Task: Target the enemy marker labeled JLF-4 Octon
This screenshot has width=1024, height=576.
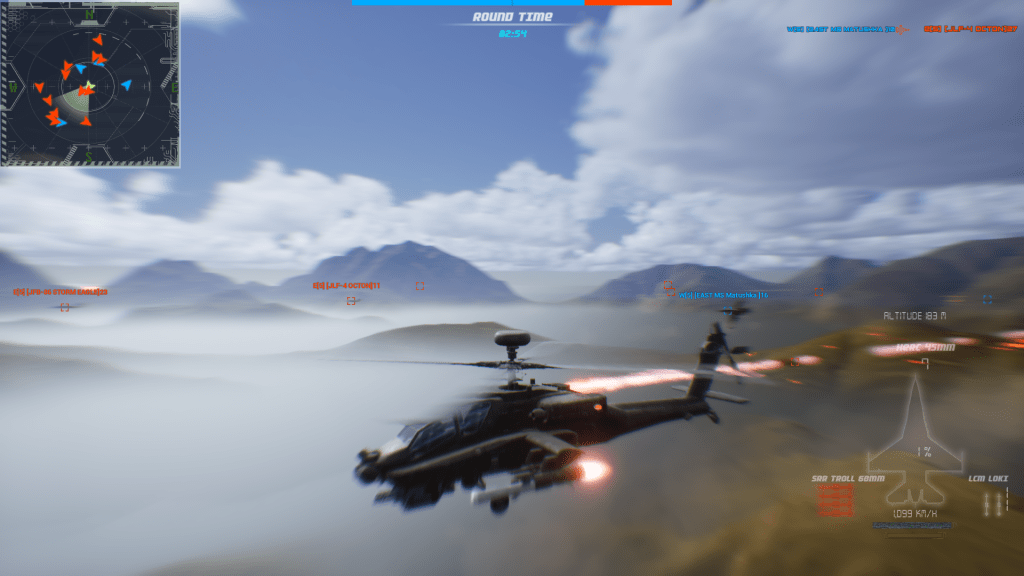Action: pyautogui.click(x=351, y=300)
